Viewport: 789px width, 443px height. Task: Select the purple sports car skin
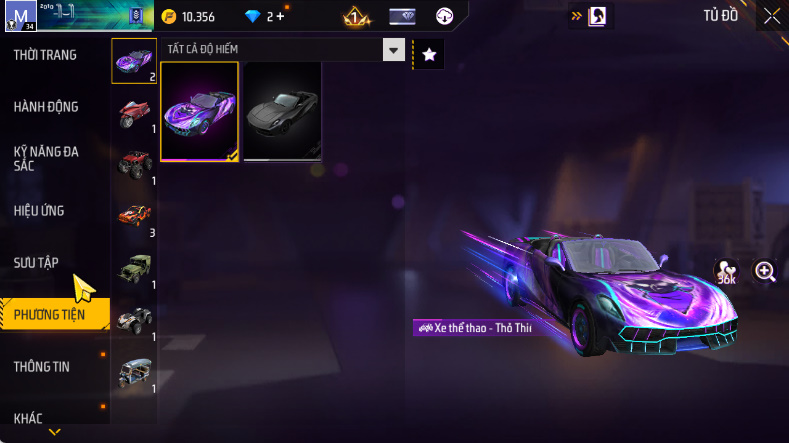199,111
